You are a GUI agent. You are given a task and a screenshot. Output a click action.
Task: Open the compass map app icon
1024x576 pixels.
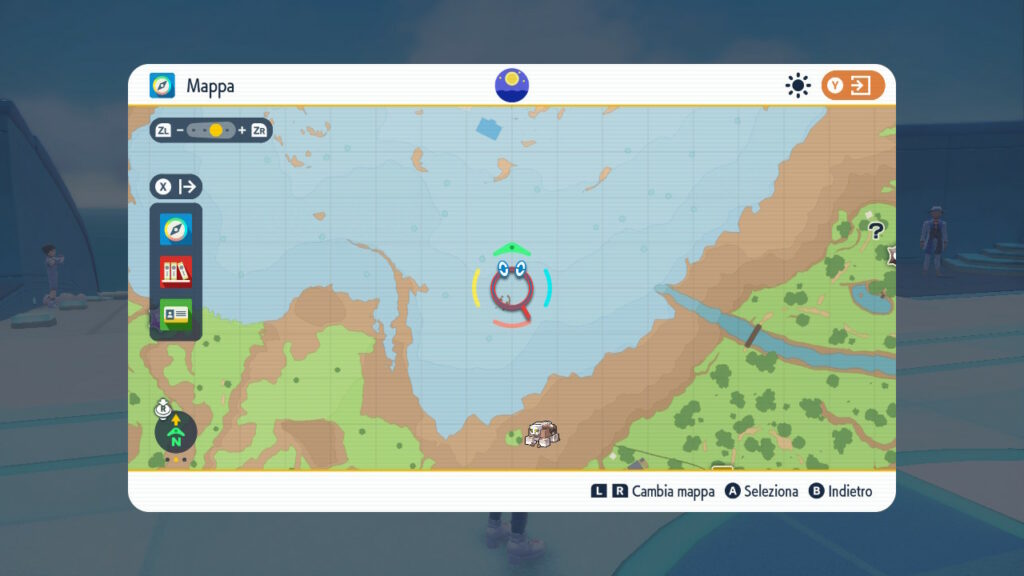point(176,231)
